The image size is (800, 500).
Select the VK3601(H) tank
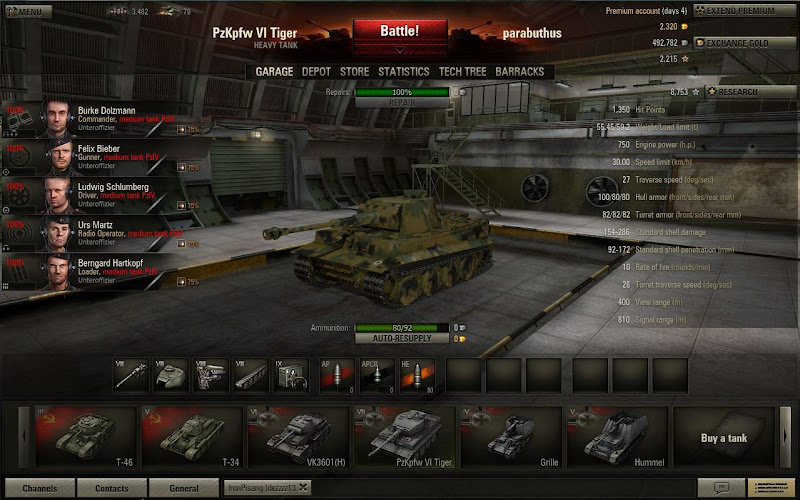297,437
